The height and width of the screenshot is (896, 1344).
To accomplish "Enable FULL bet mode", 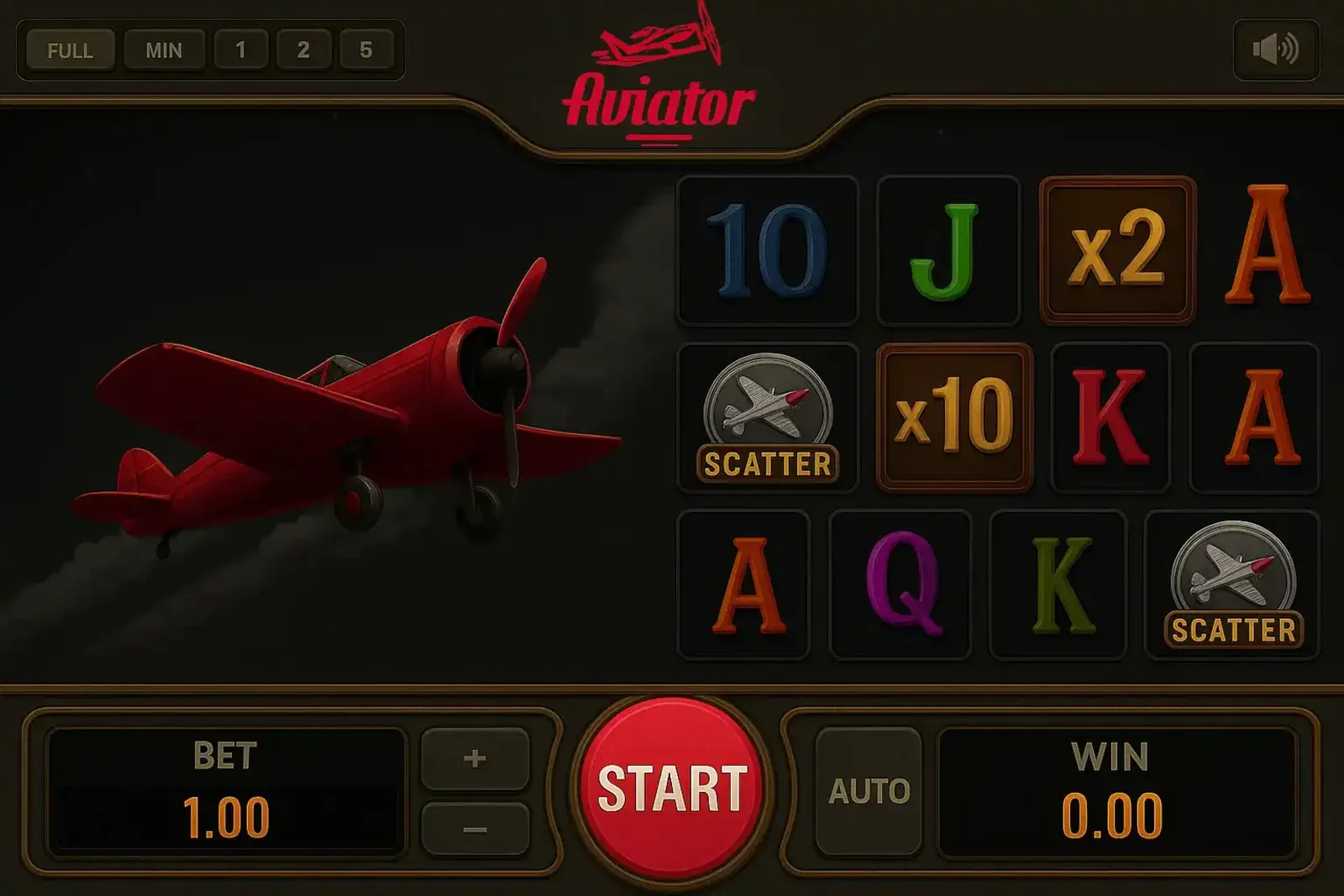I will coord(71,50).
